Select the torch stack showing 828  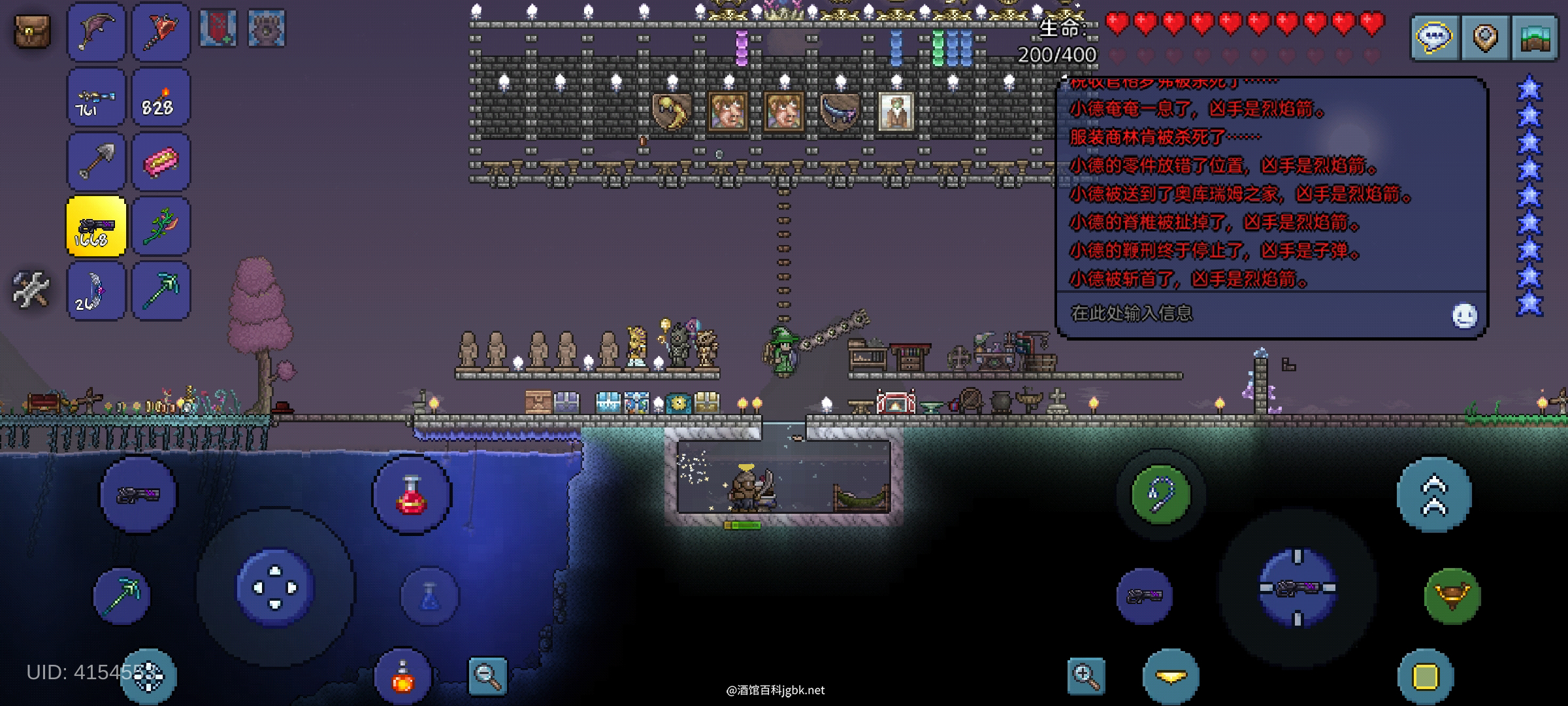(x=161, y=97)
